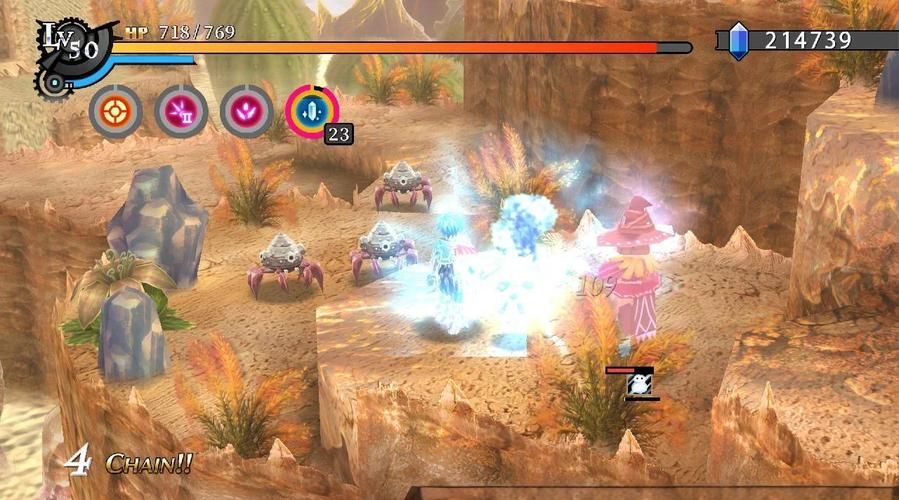Trigger the pink lotus flower skill
This screenshot has width=899, height=500.
tap(246, 111)
